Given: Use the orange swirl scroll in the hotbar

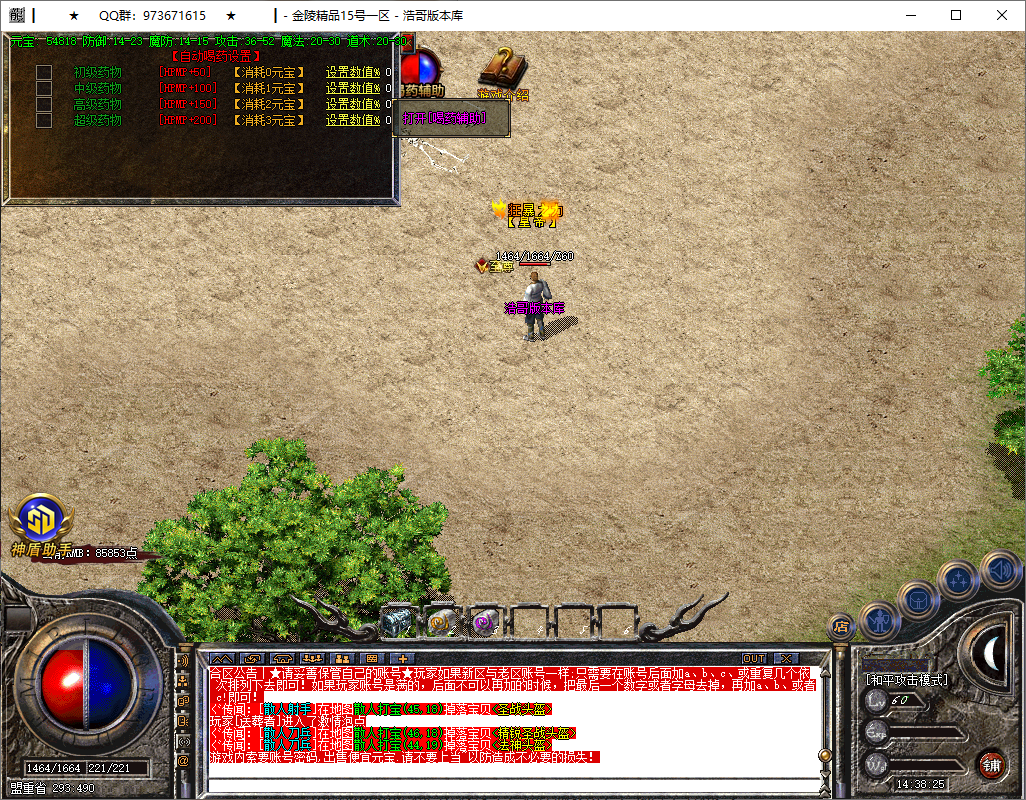Looking at the screenshot, I should tap(441, 622).
